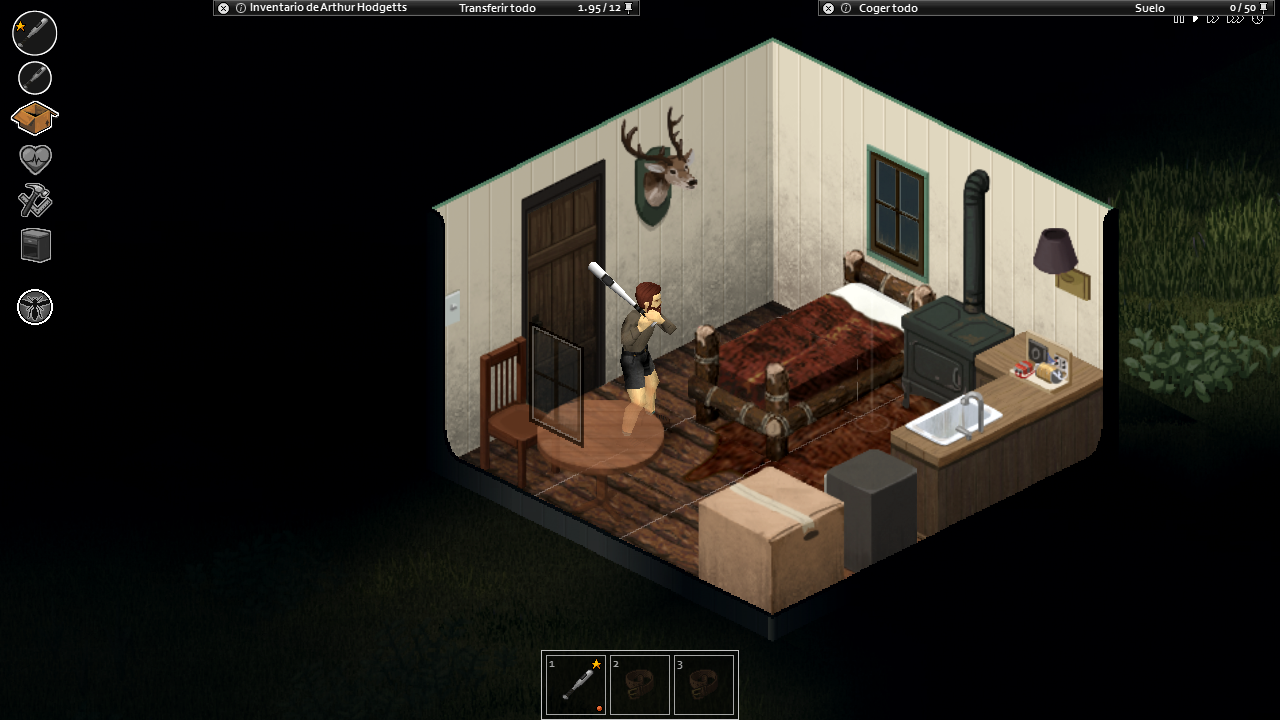
Task: Switch to hotbar slot 2
Action: click(x=640, y=684)
